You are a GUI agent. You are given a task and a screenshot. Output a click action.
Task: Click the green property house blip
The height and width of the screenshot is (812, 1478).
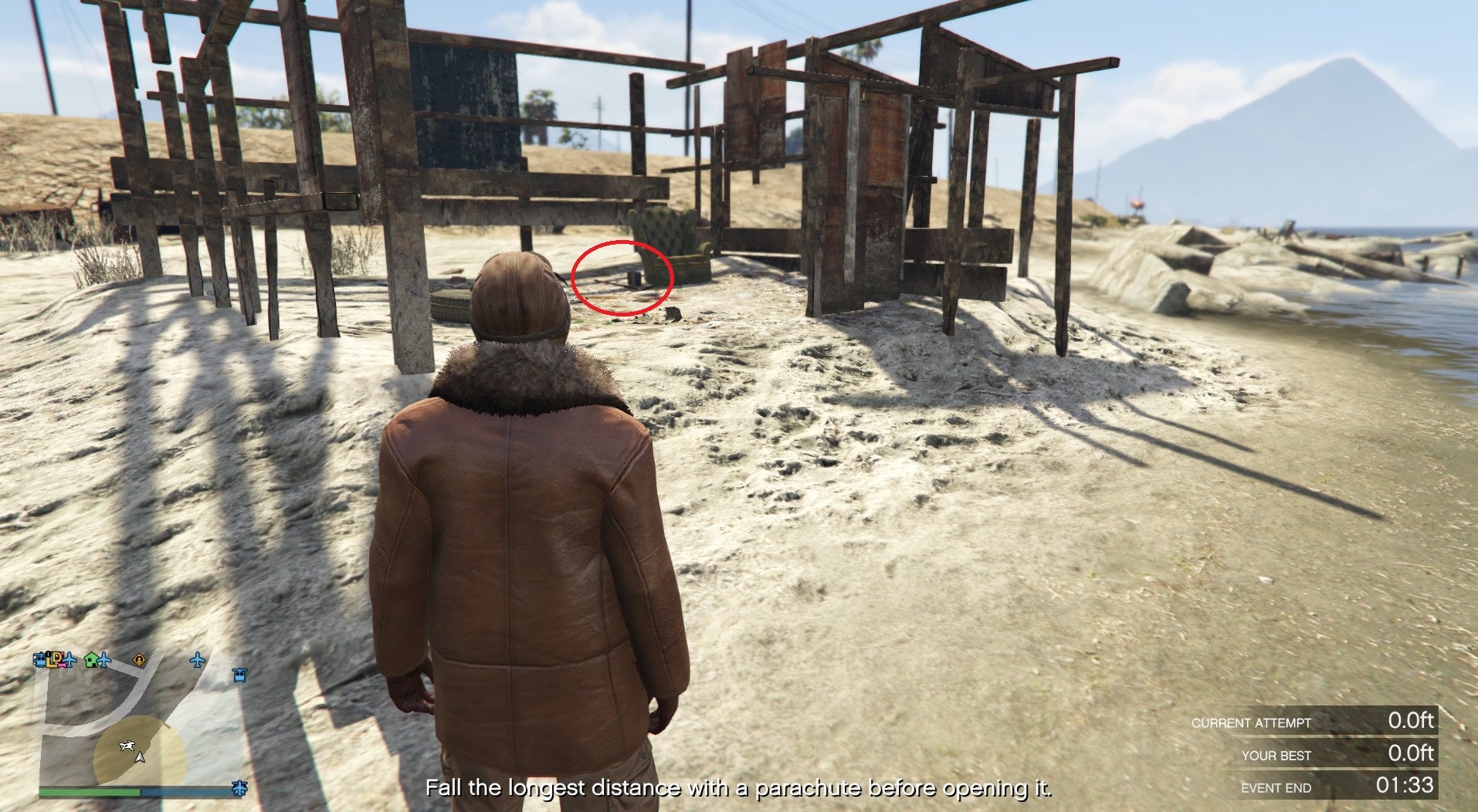pos(92,660)
